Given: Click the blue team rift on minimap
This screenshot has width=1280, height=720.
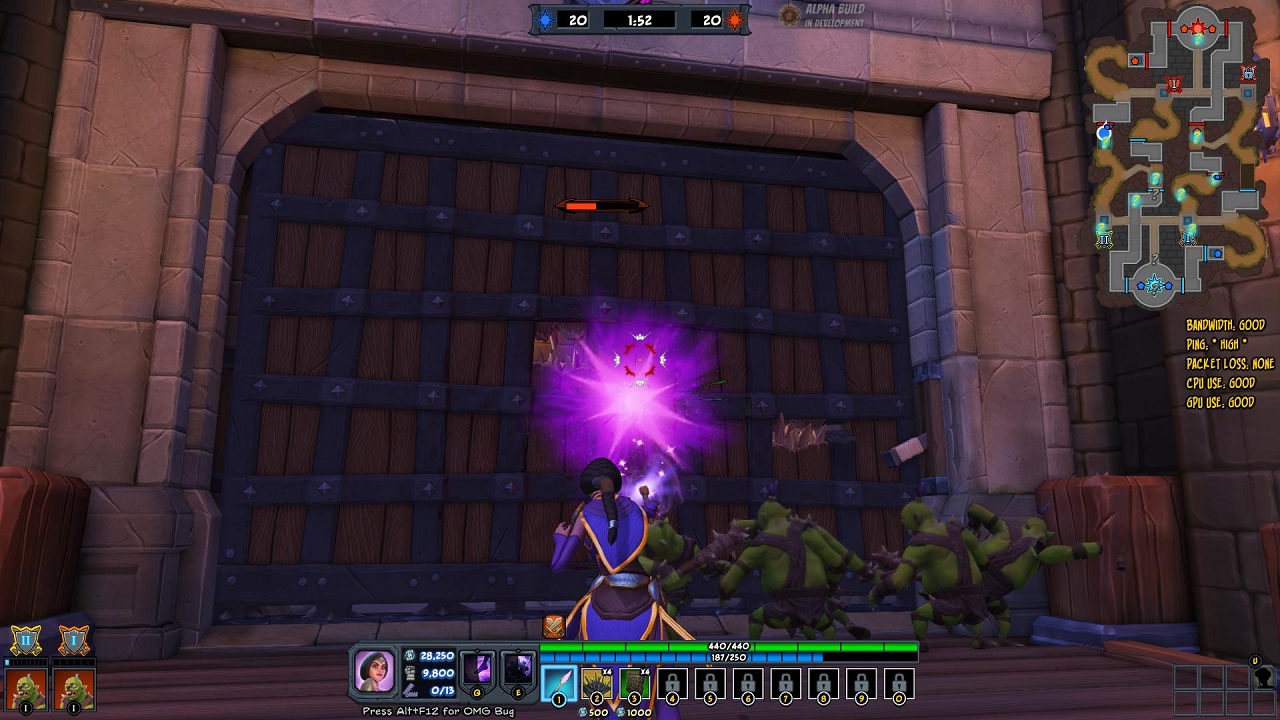Looking at the screenshot, I should coord(1156,286).
